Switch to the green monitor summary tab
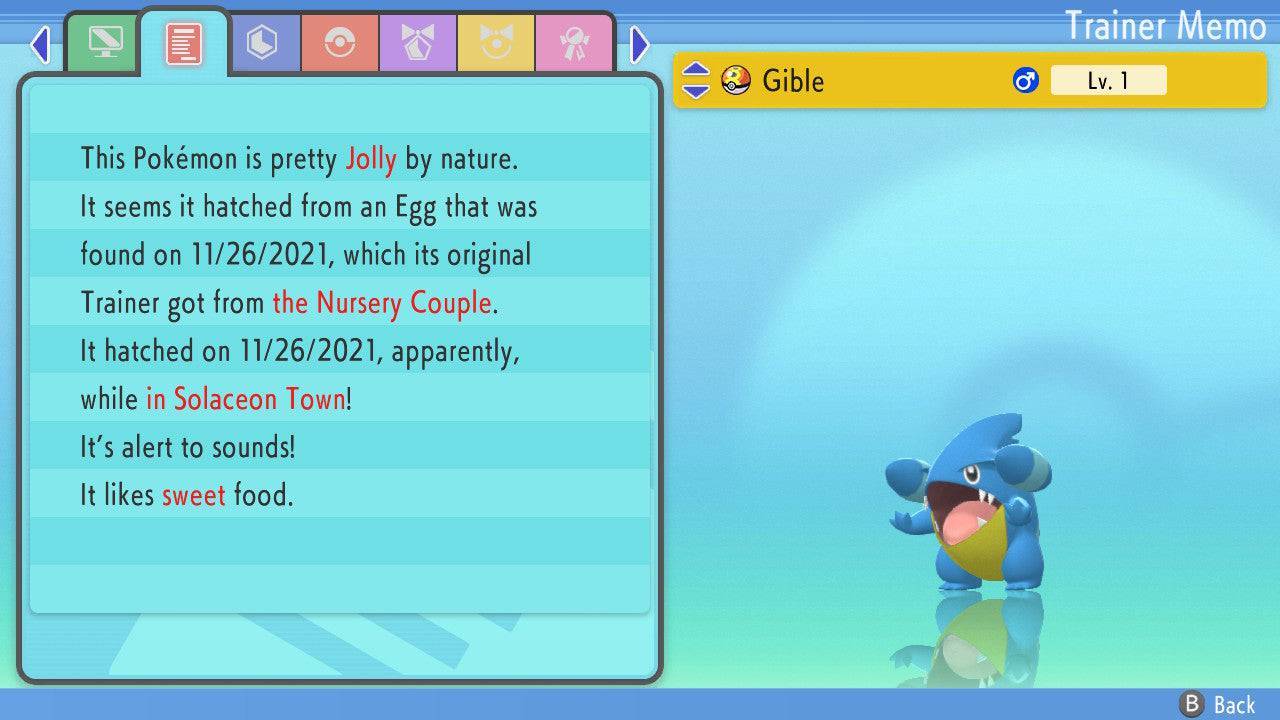 pos(102,43)
